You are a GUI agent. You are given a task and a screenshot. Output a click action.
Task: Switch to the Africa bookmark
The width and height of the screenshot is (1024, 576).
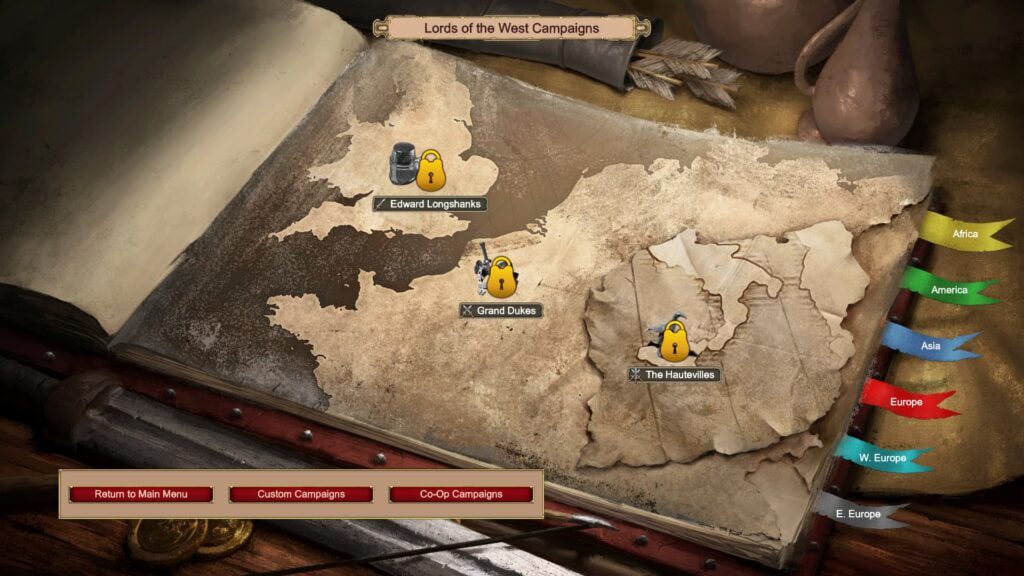pyautogui.click(x=964, y=234)
